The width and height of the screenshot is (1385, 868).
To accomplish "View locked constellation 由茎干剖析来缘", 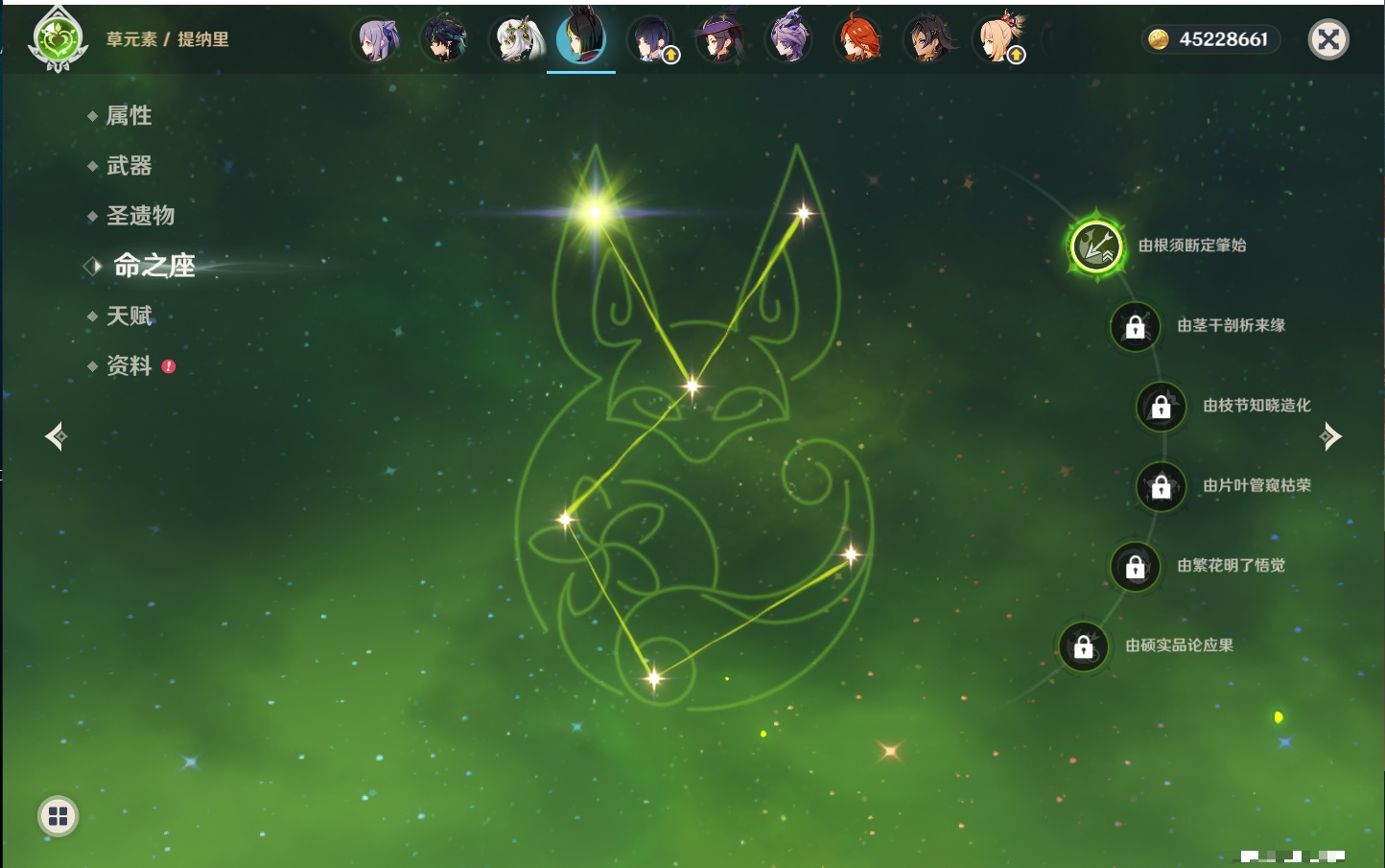I will (1135, 326).
